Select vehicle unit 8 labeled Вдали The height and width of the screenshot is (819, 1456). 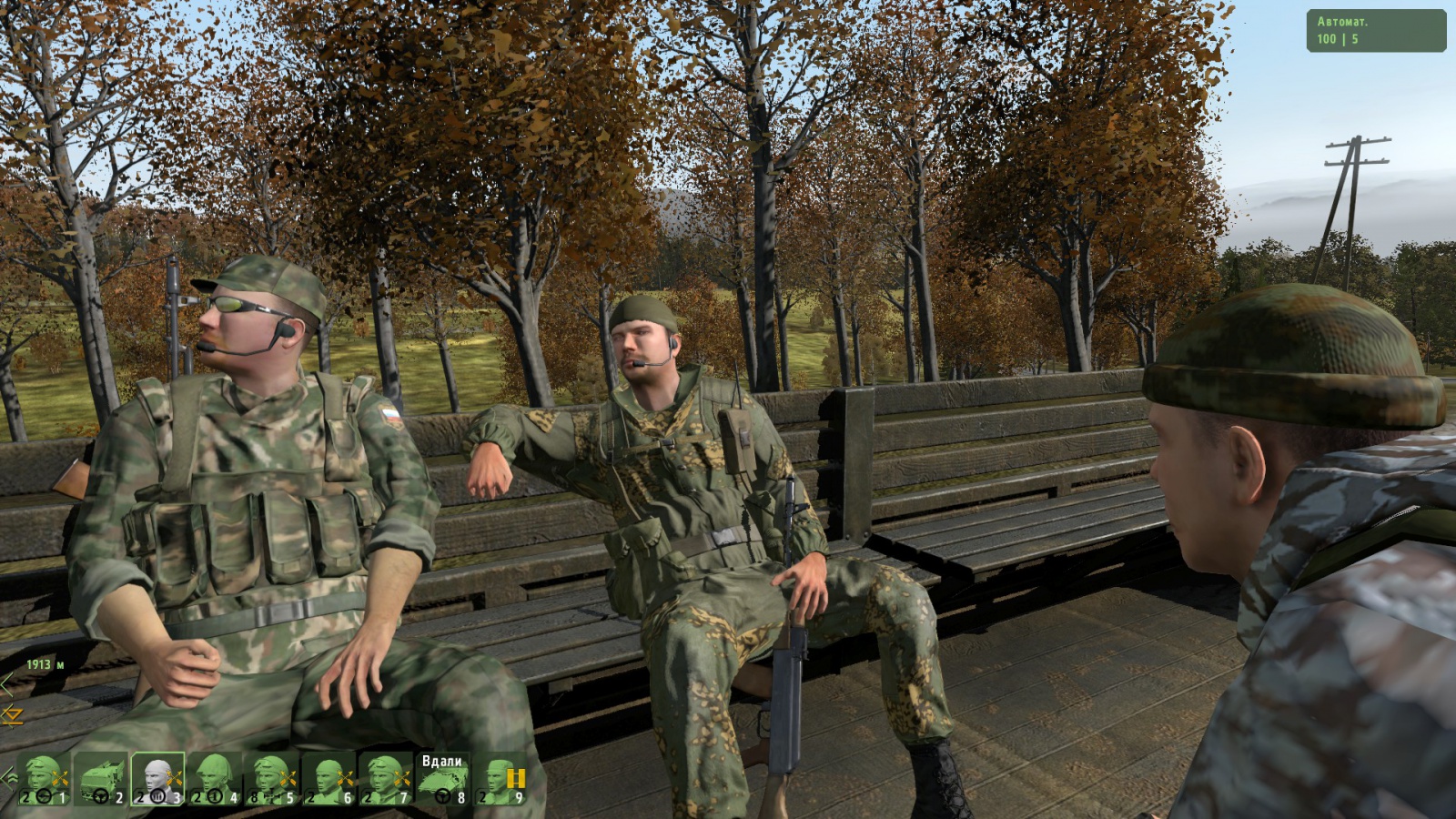[443, 780]
